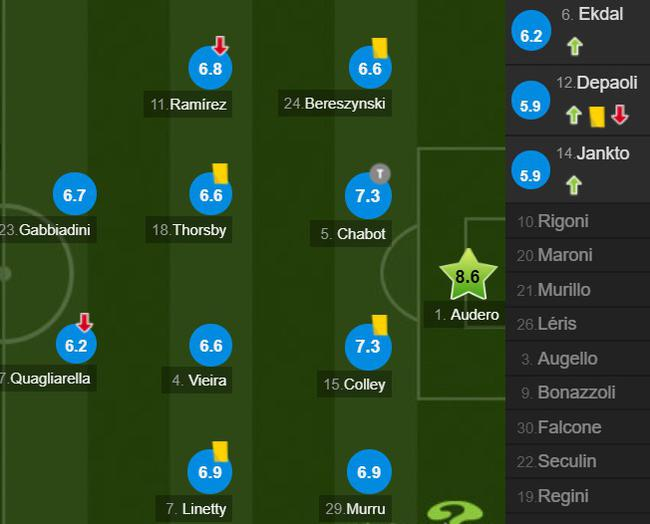The image size is (650, 524).
Task: Choose Jankto from the substitutes
Action: click(x=579, y=169)
